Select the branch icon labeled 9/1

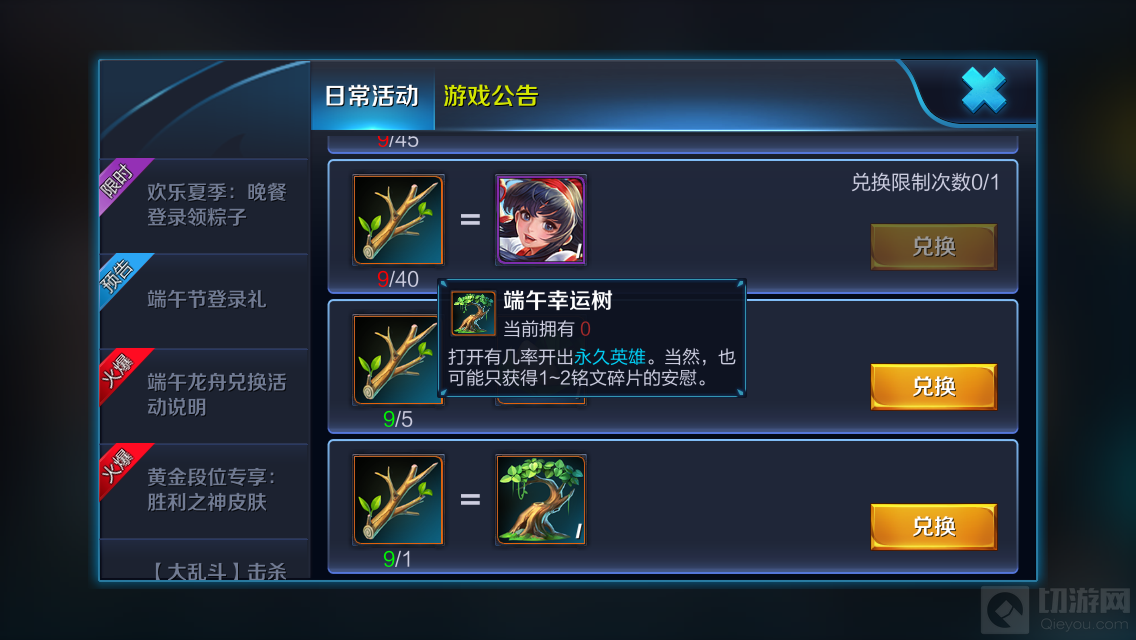pyautogui.click(x=398, y=500)
